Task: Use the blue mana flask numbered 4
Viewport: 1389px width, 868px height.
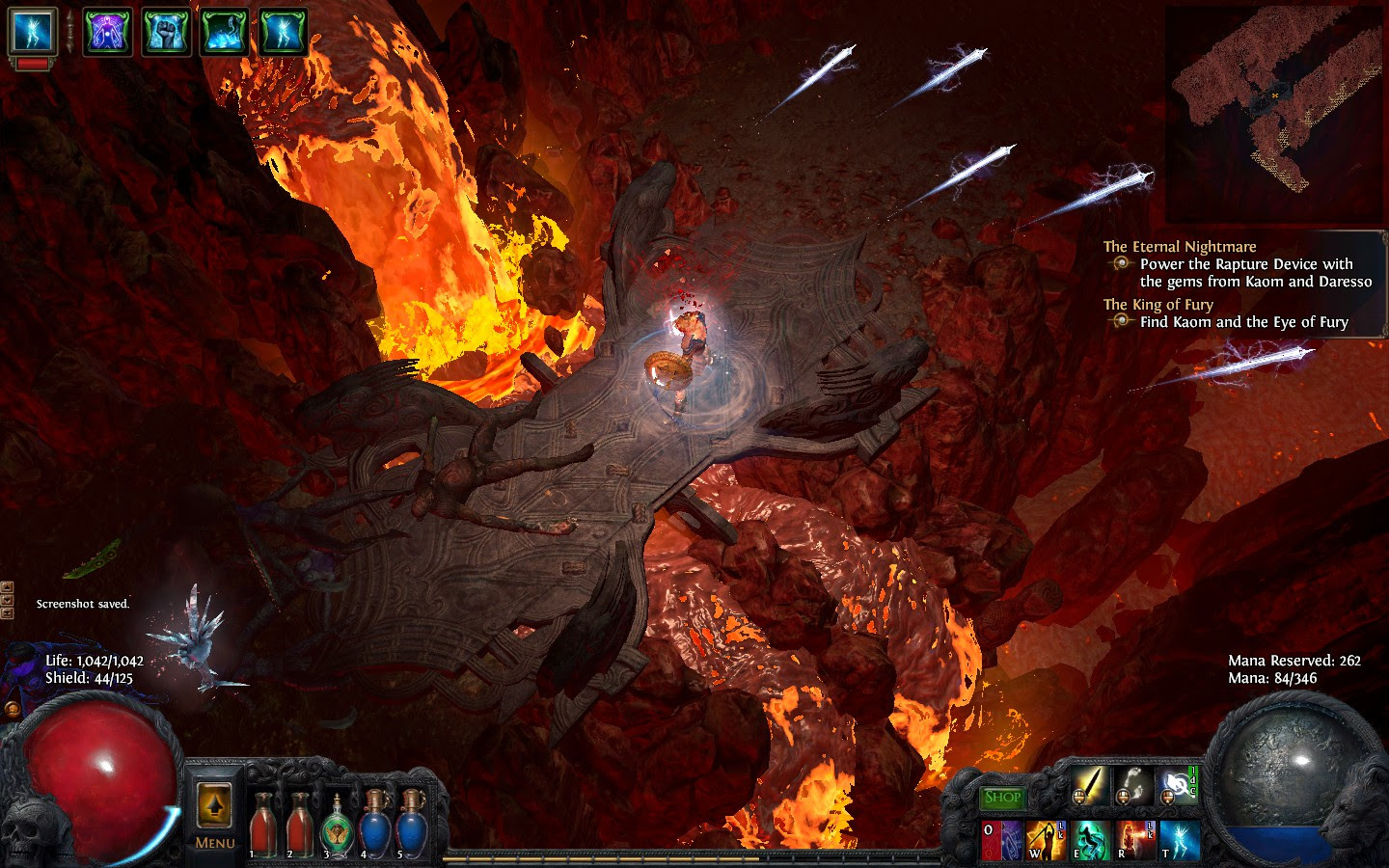Action: (374, 825)
